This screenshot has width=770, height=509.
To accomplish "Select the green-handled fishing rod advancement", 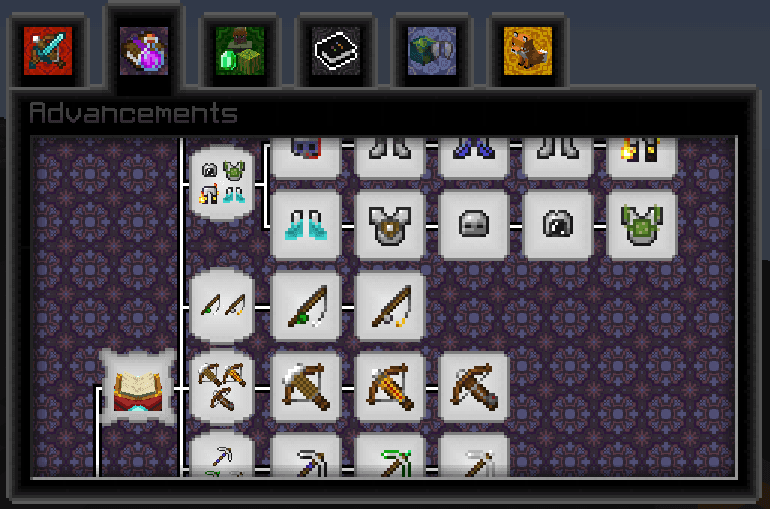I will tap(306, 305).
